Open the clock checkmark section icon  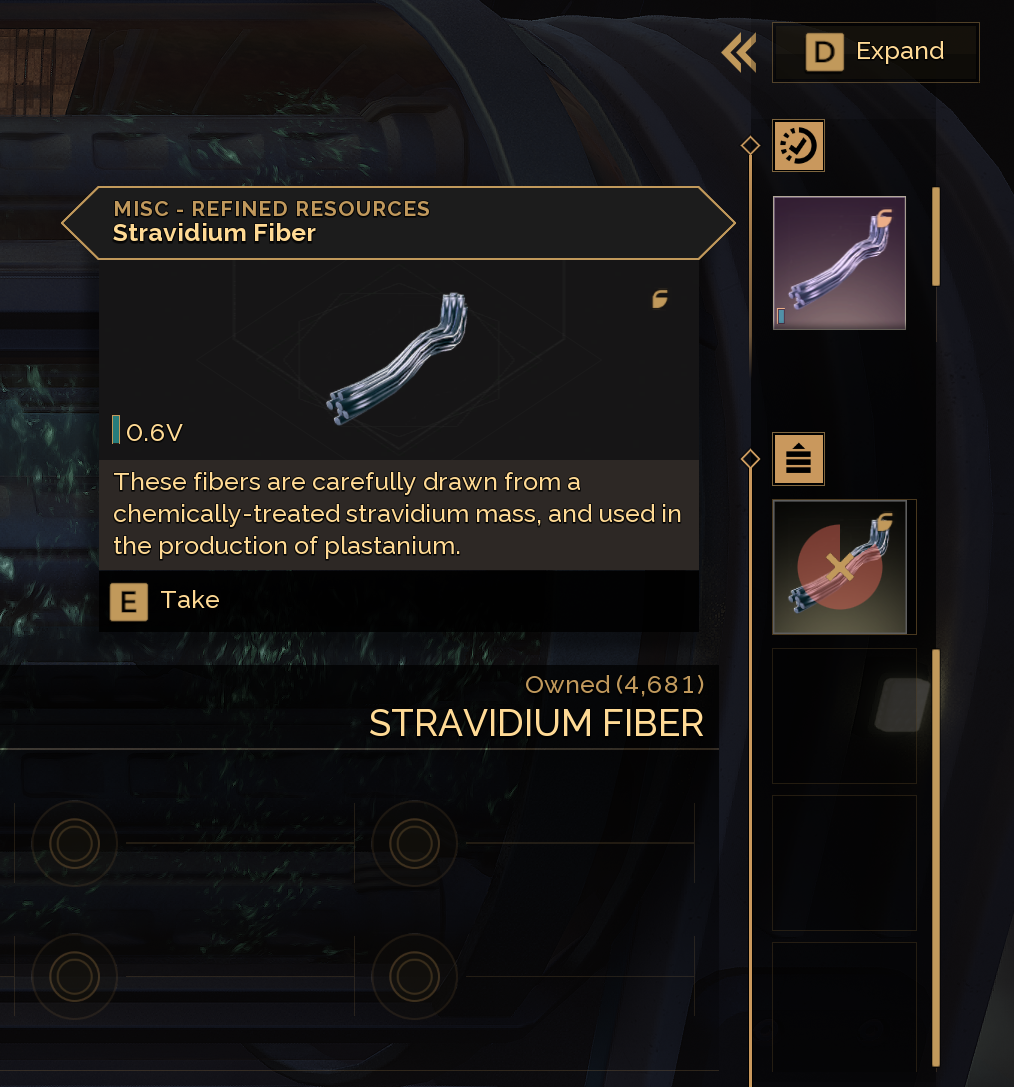[x=798, y=146]
